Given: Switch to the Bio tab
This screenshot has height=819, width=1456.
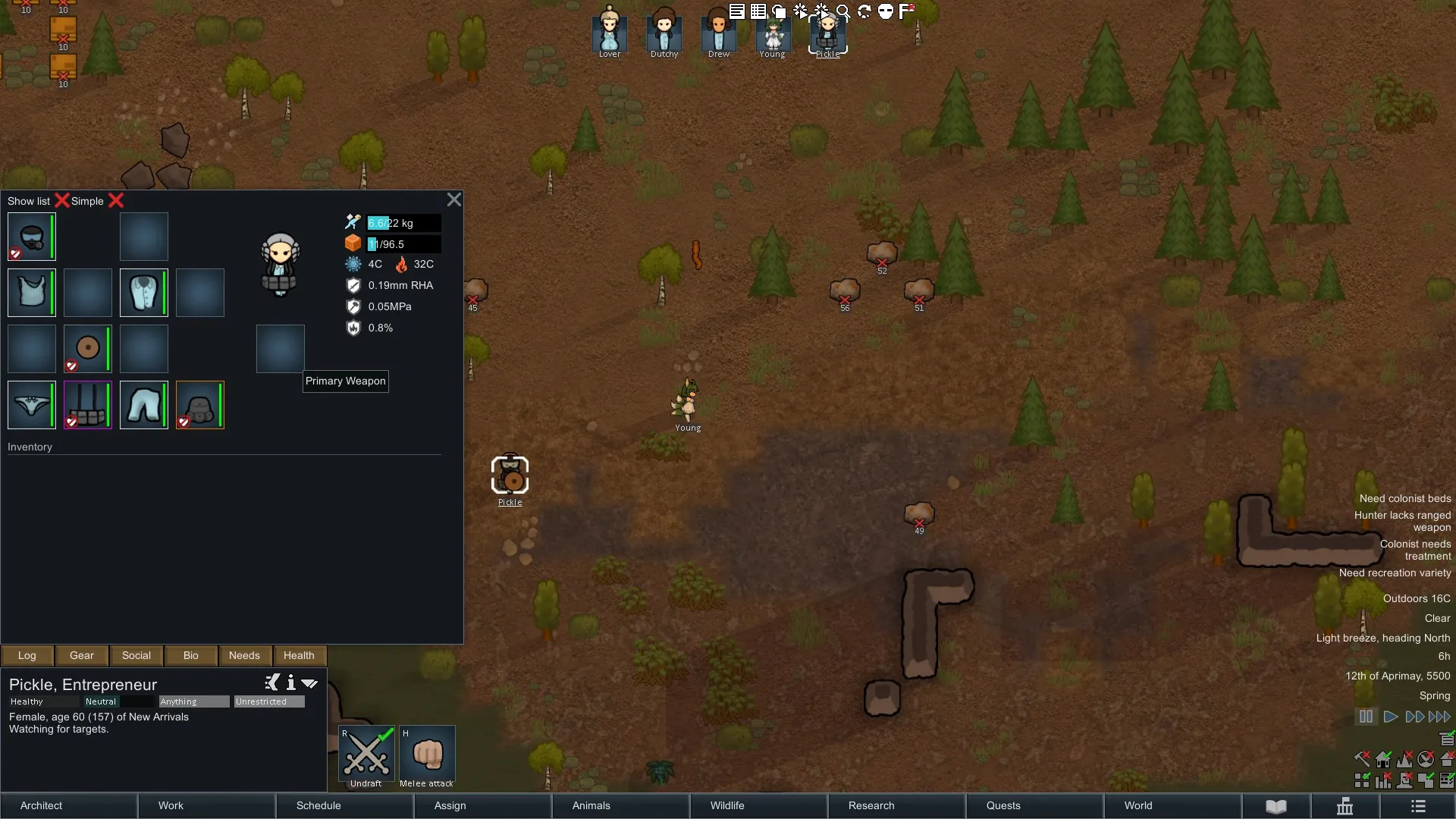Looking at the screenshot, I should click(190, 655).
